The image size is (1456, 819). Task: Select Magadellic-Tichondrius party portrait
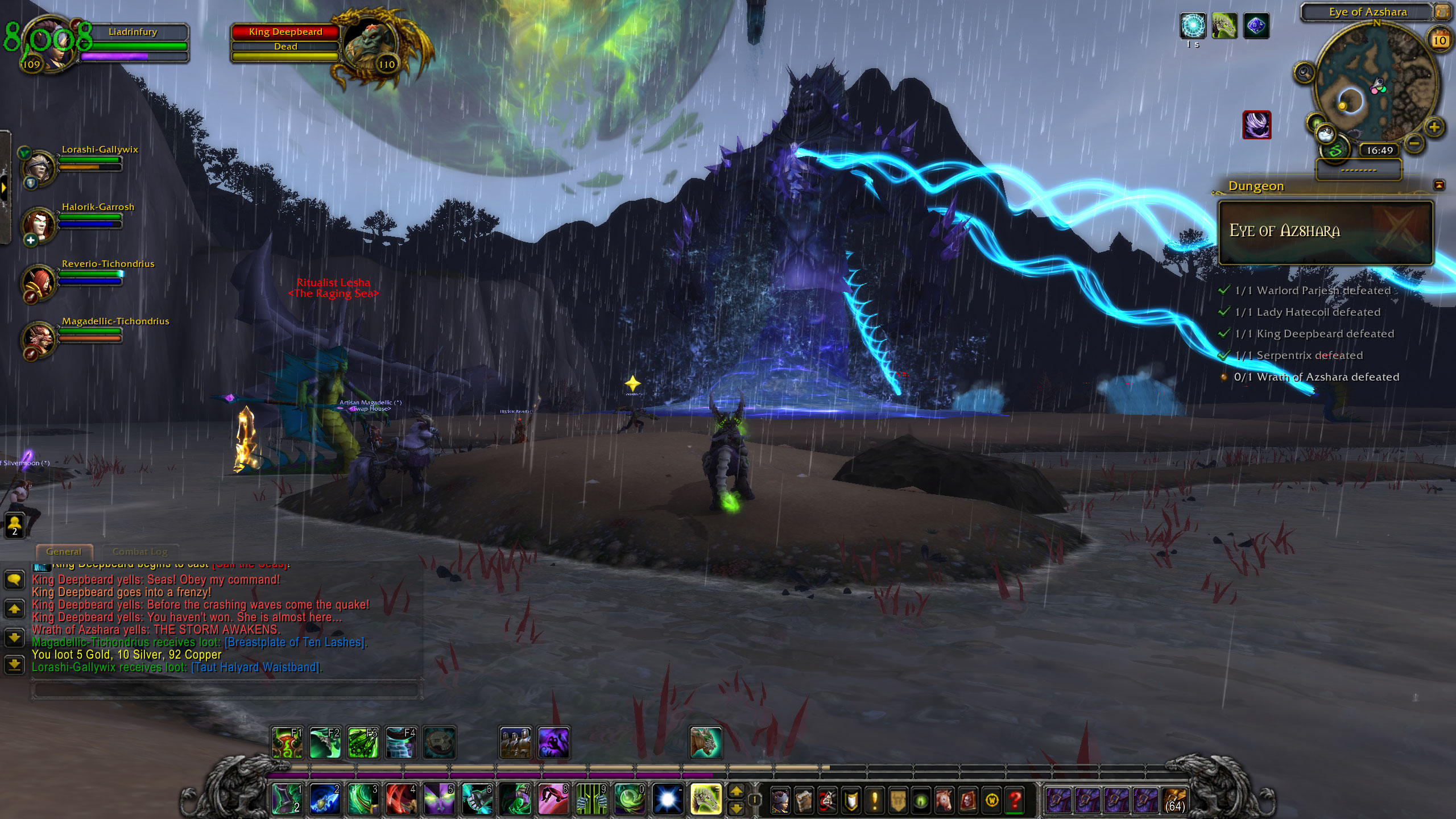click(39, 338)
